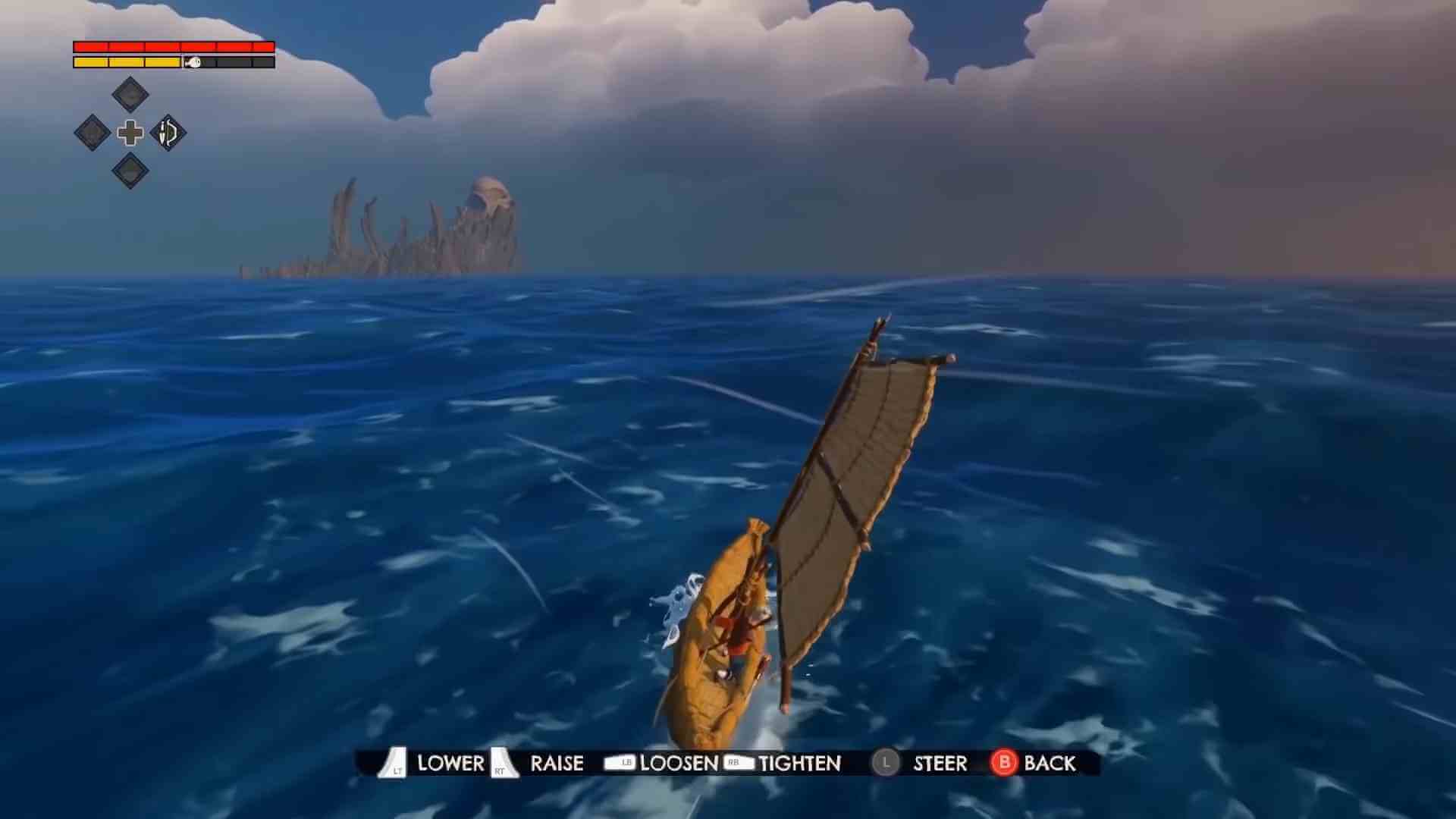The width and height of the screenshot is (1456, 819).
Task: Click the fish marker on the stamina bar
Action: (x=192, y=63)
